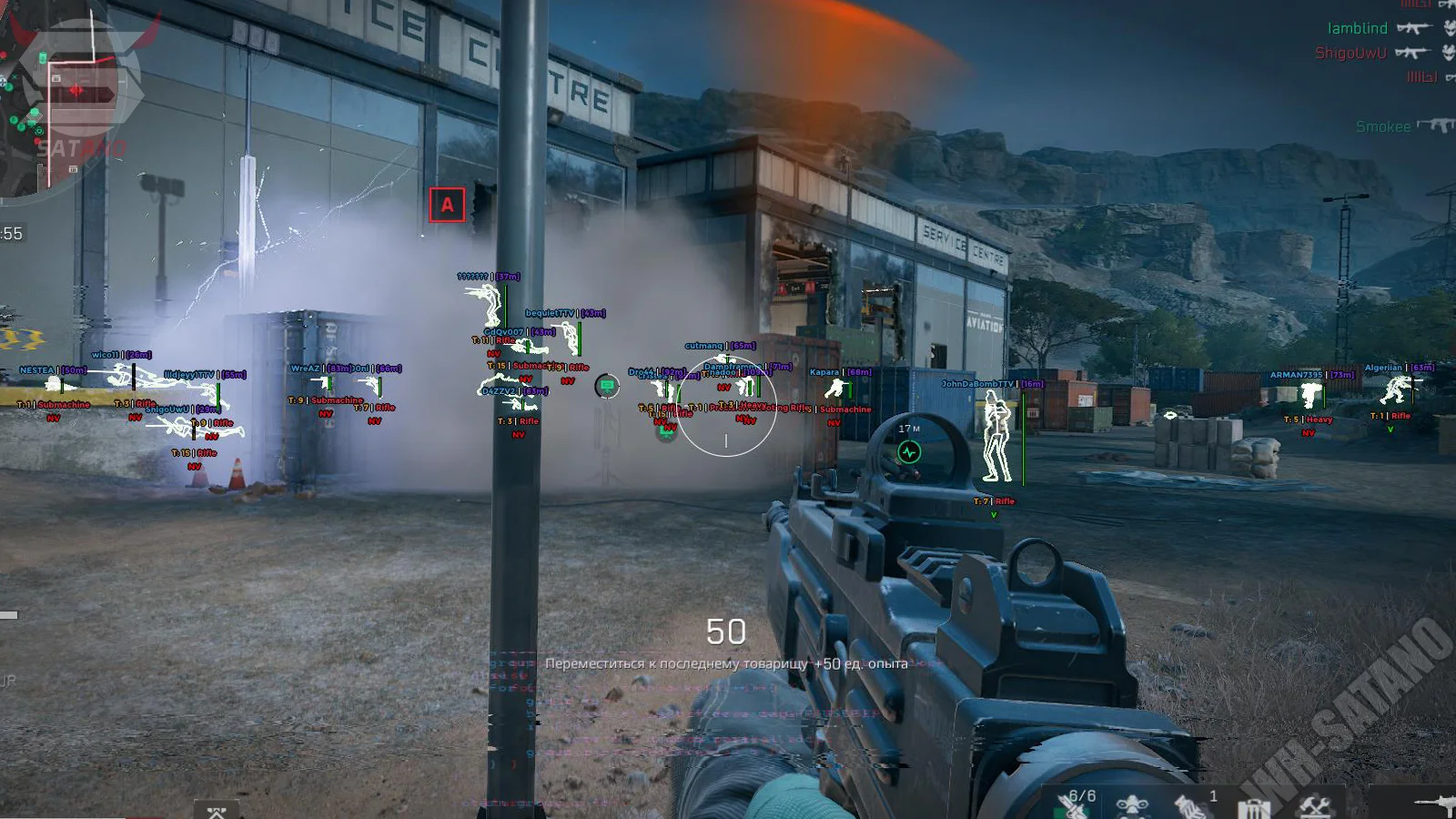Click the Smokee kill feed entry

coord(1382,126)
